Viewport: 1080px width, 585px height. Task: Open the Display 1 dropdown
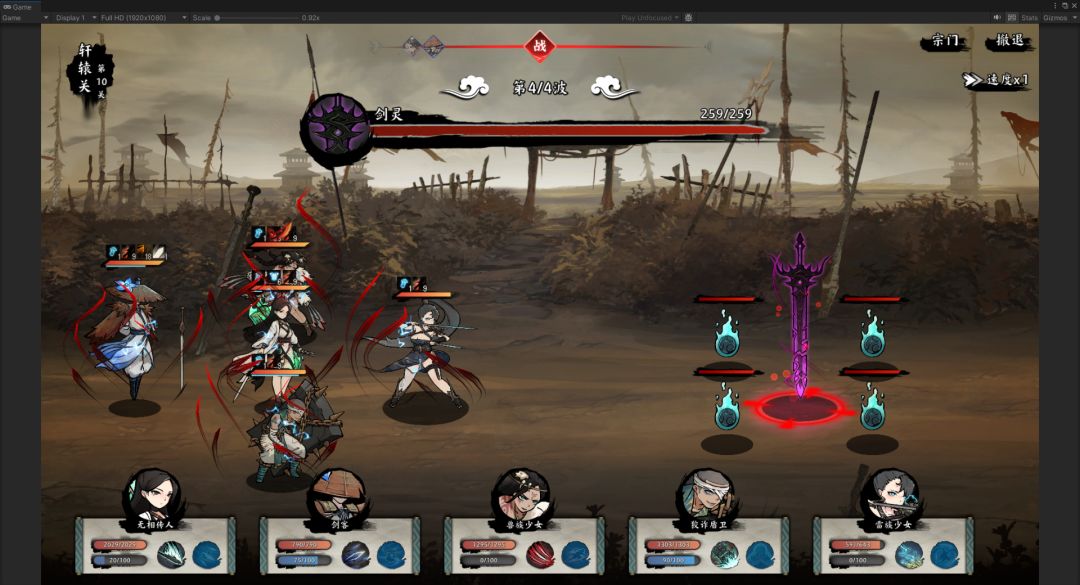75,18
